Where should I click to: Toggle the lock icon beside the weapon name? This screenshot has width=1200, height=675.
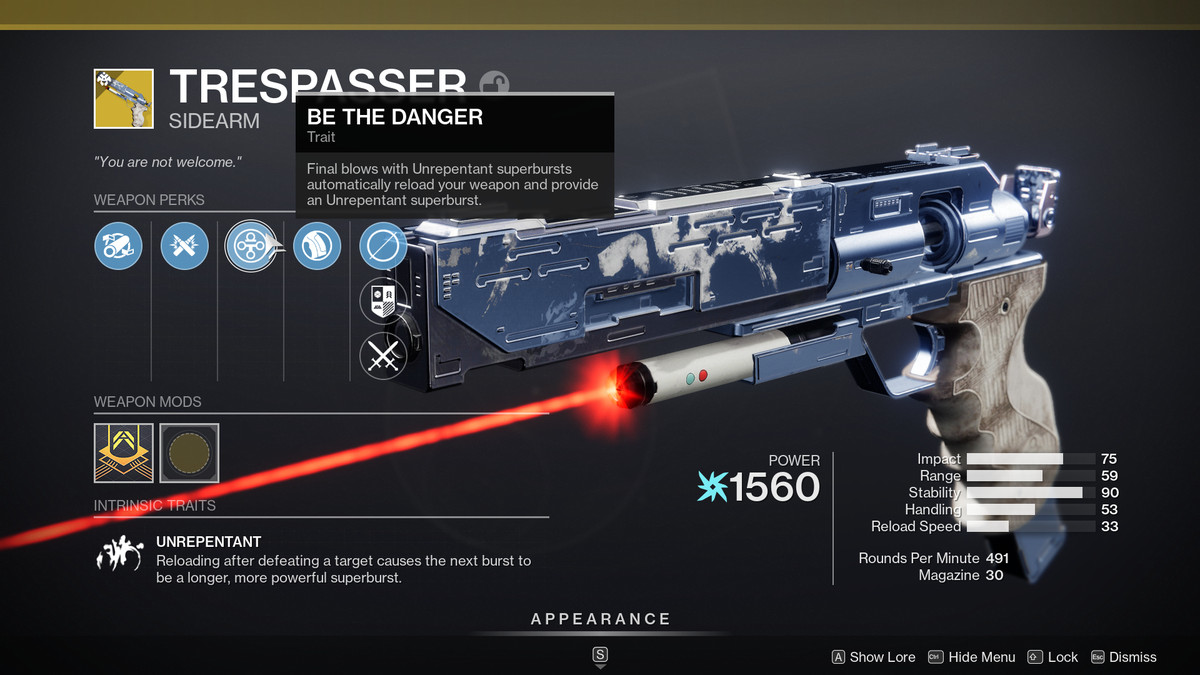coord(493,82)
